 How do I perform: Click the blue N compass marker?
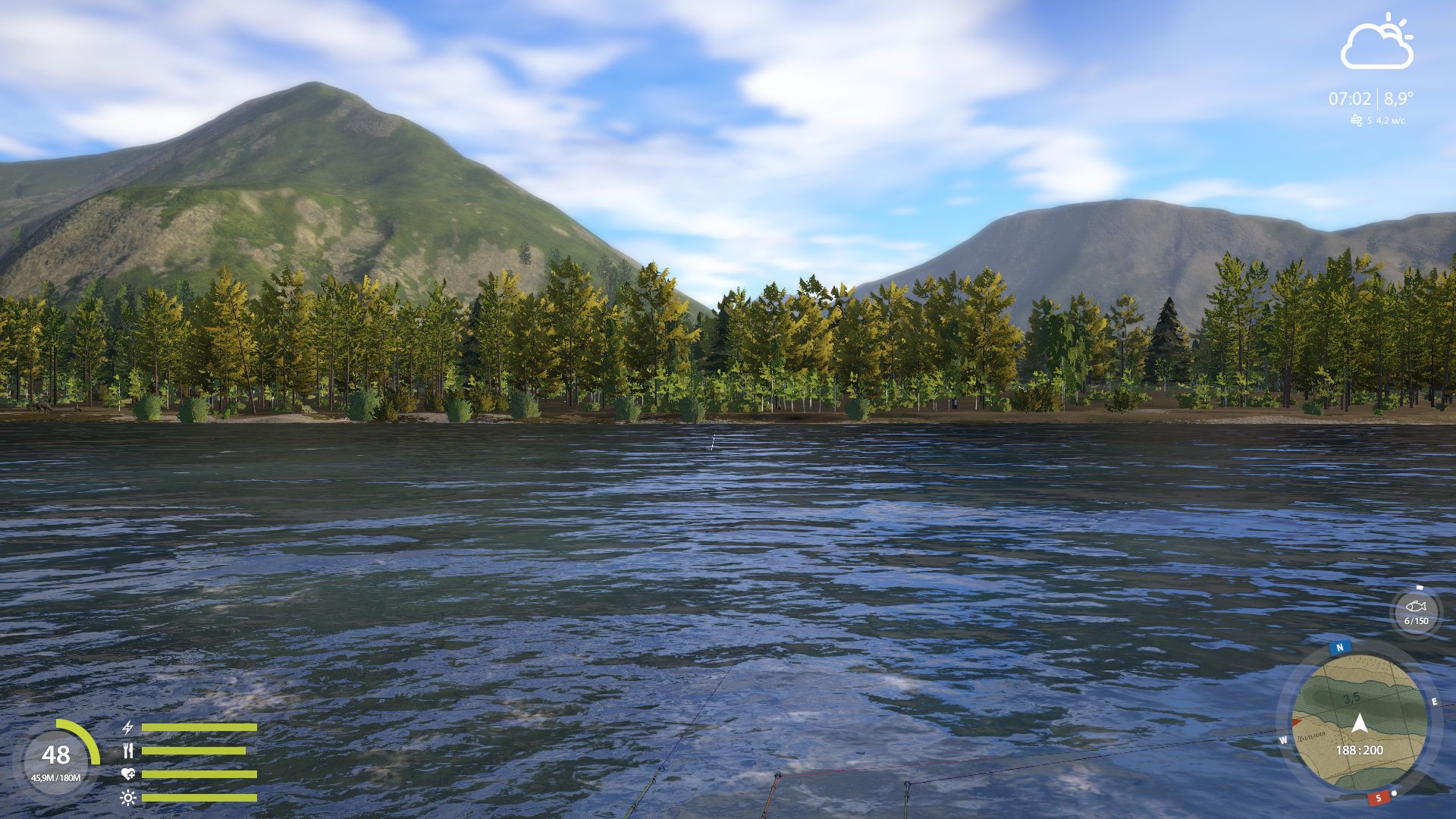pos(1339,647)
